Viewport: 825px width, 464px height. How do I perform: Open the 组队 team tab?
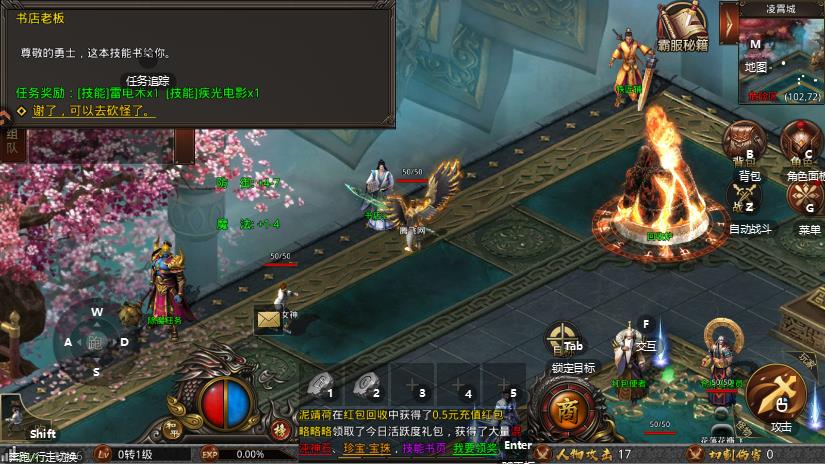[x=12, y=141]
